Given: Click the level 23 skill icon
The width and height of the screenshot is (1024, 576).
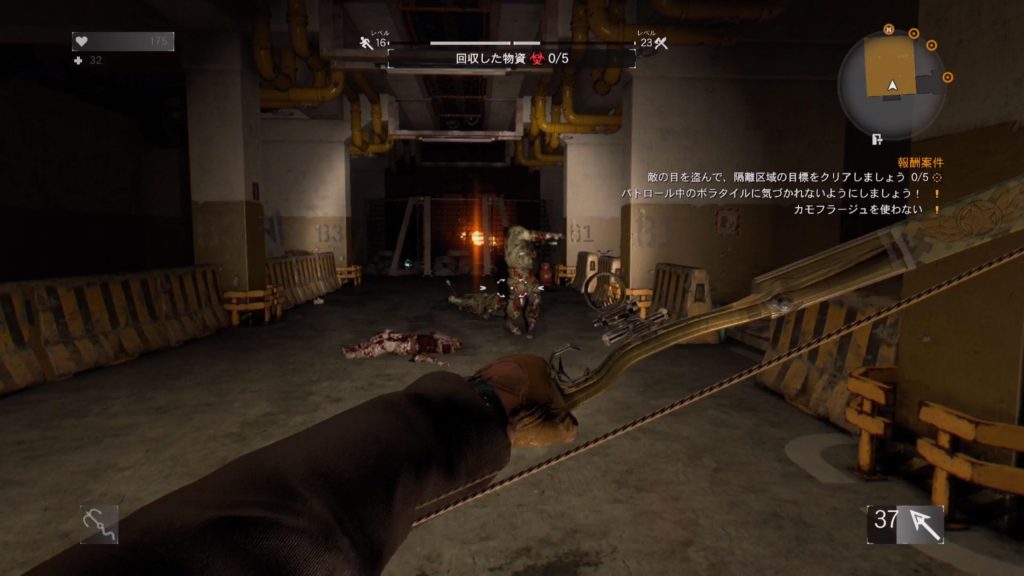Looking at the screenshot, I should pyautogui.click(x=660, y=43).
